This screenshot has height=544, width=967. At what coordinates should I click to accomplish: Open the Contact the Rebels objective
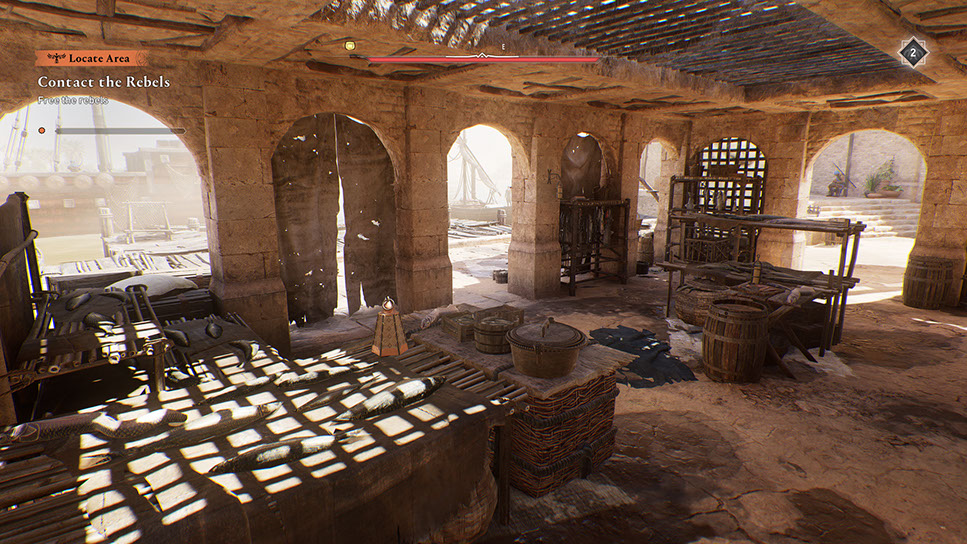pos(104,82)
